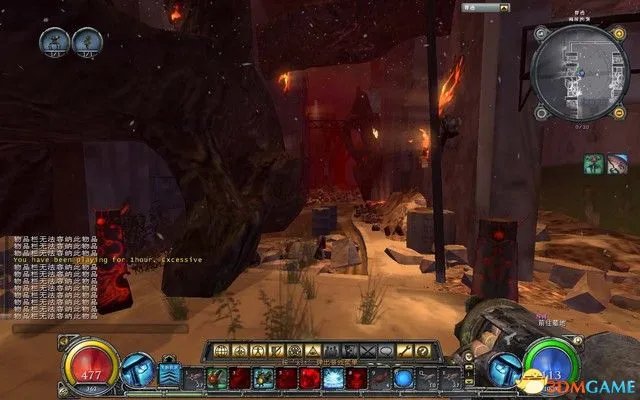Use the blue sphere hotbar skill

(x=403, y=377)
